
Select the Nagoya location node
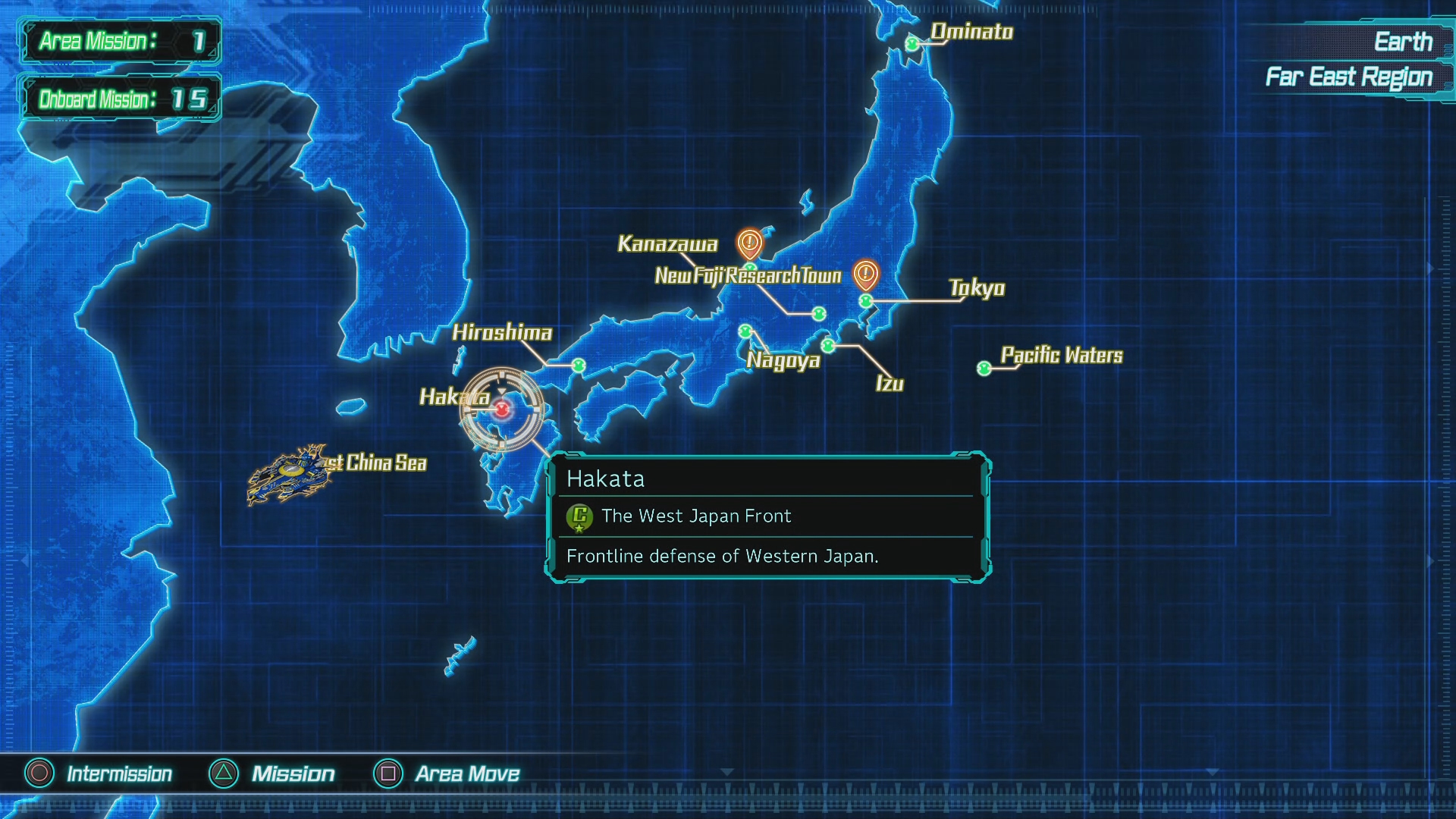[745, 331]
